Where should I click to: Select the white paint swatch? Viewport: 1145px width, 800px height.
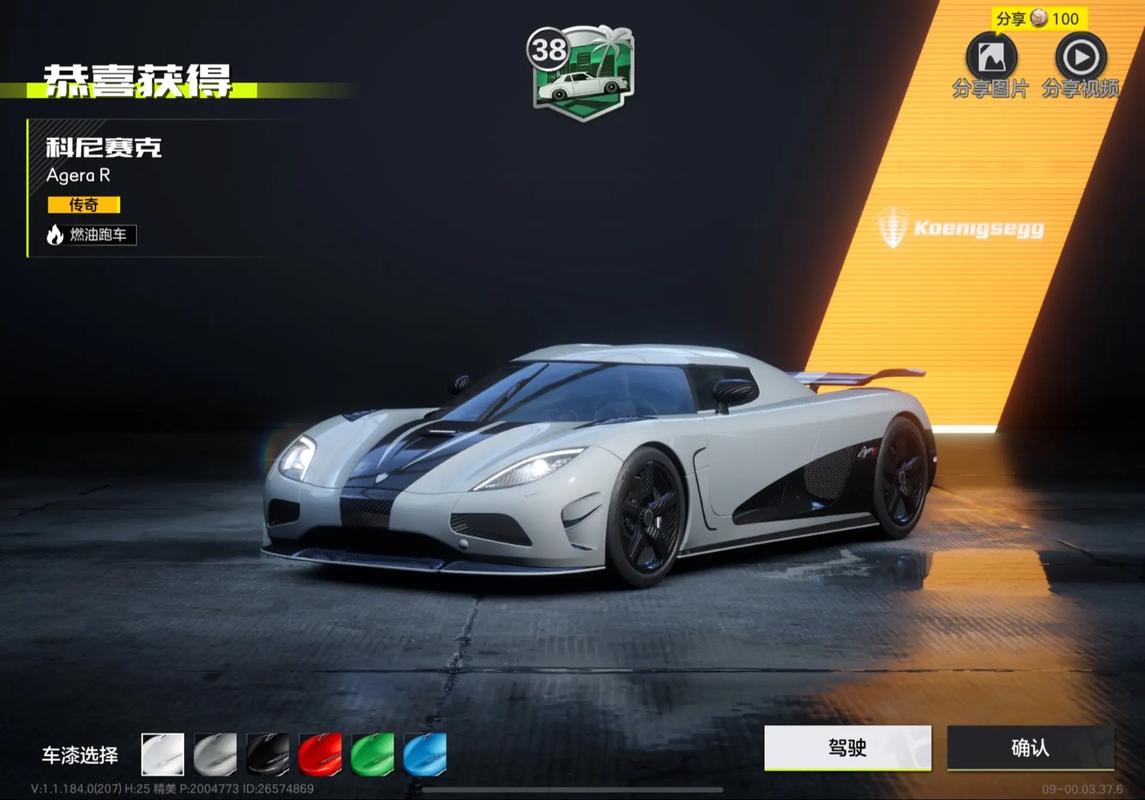pyautogui.click(x=163, y=754)
